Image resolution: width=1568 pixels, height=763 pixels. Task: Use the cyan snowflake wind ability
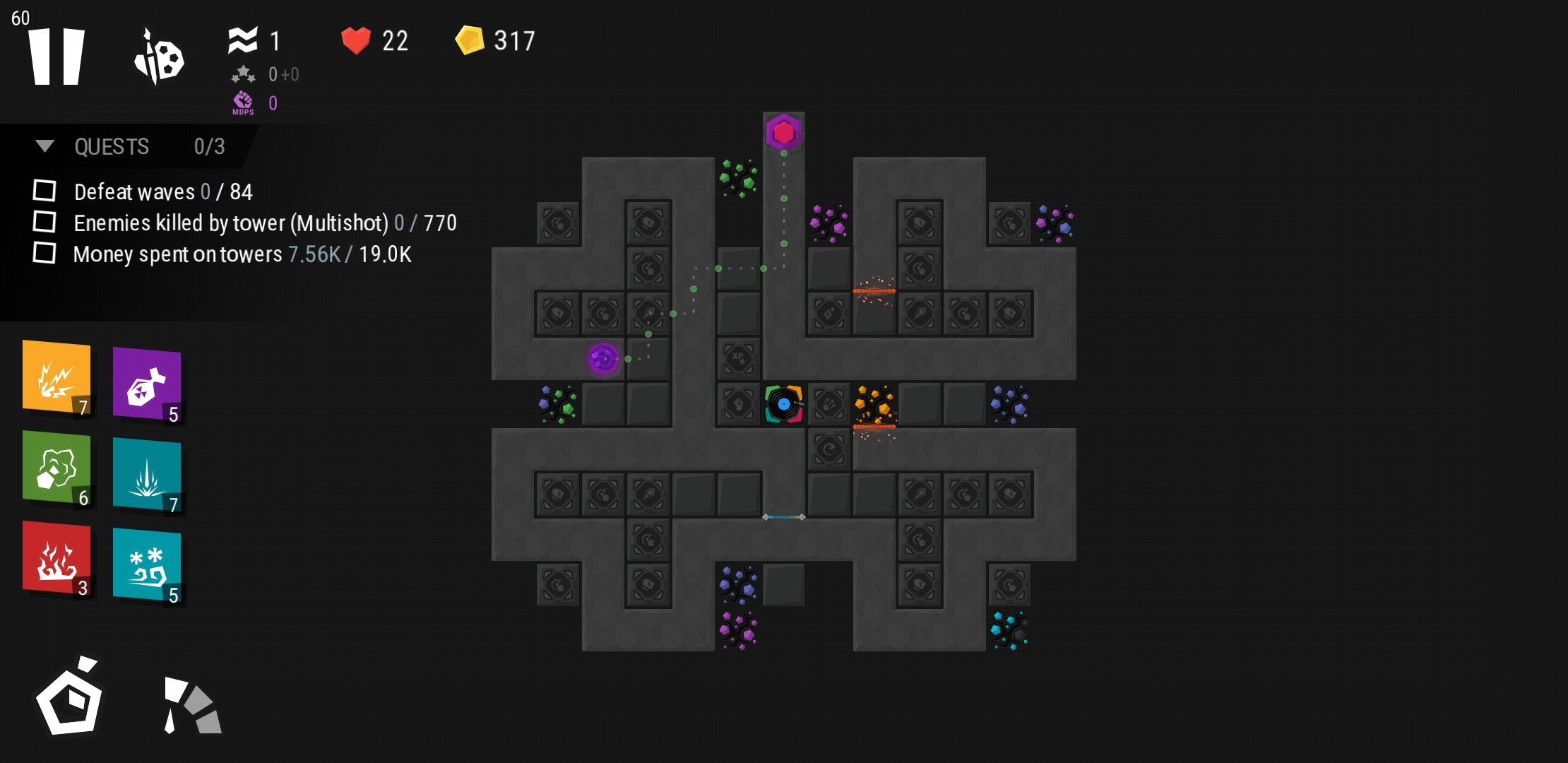point(147,565)
